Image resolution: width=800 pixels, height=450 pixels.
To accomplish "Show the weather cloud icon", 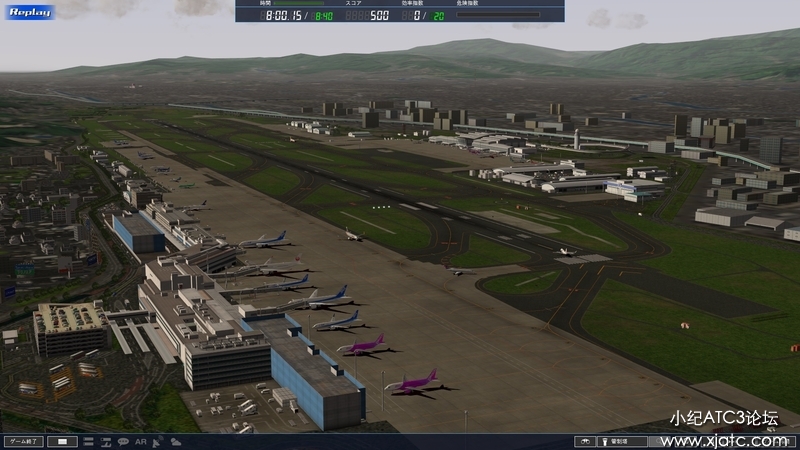I will coord(176,441).
